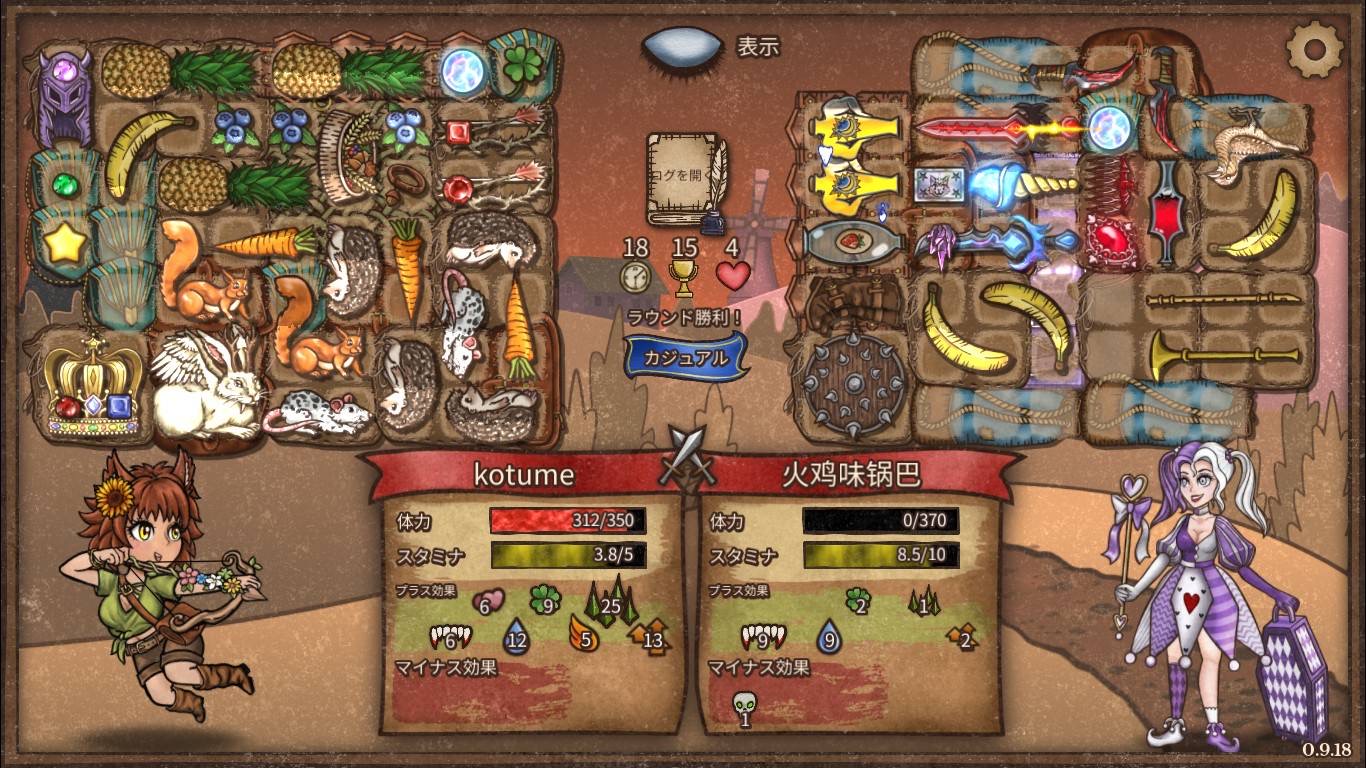Select the purple horned helmet item
Image resolution: width=1366 pixels, height=768 pixels.
[64, 97]
